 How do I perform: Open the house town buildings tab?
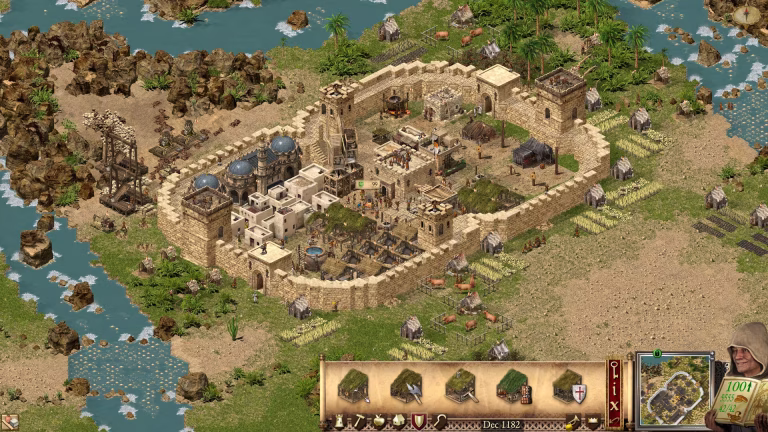396,421
